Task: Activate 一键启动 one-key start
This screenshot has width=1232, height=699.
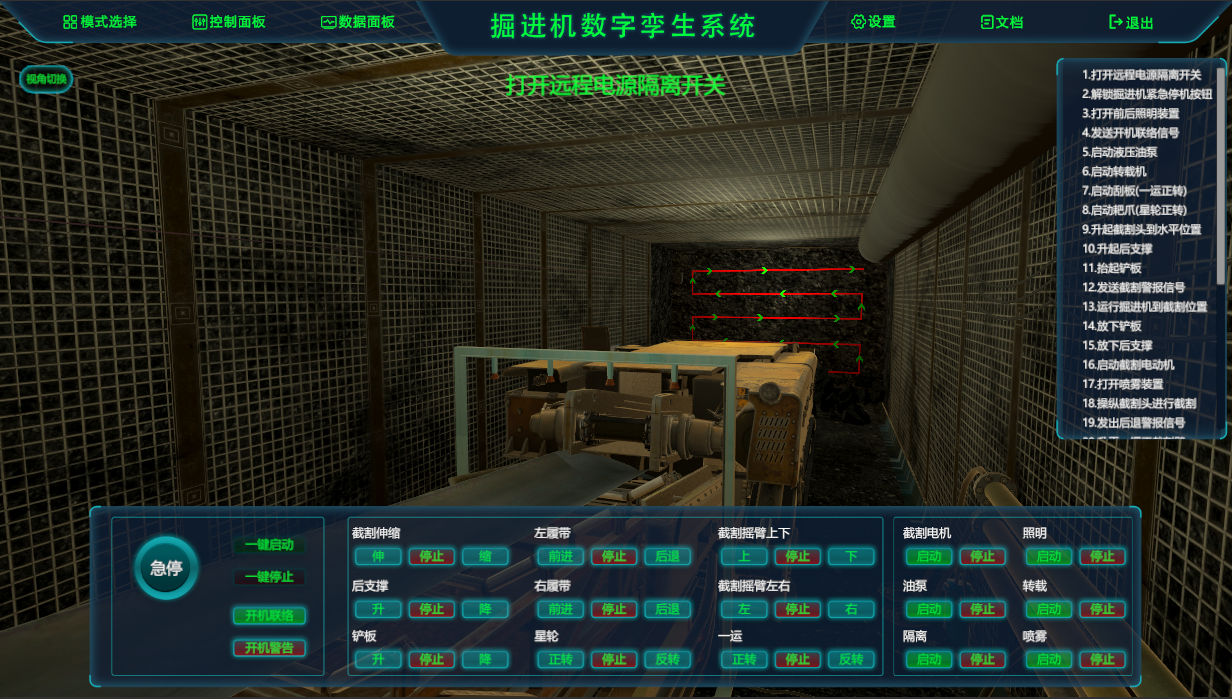Action: pyautogui.click(x=269, y=545)
